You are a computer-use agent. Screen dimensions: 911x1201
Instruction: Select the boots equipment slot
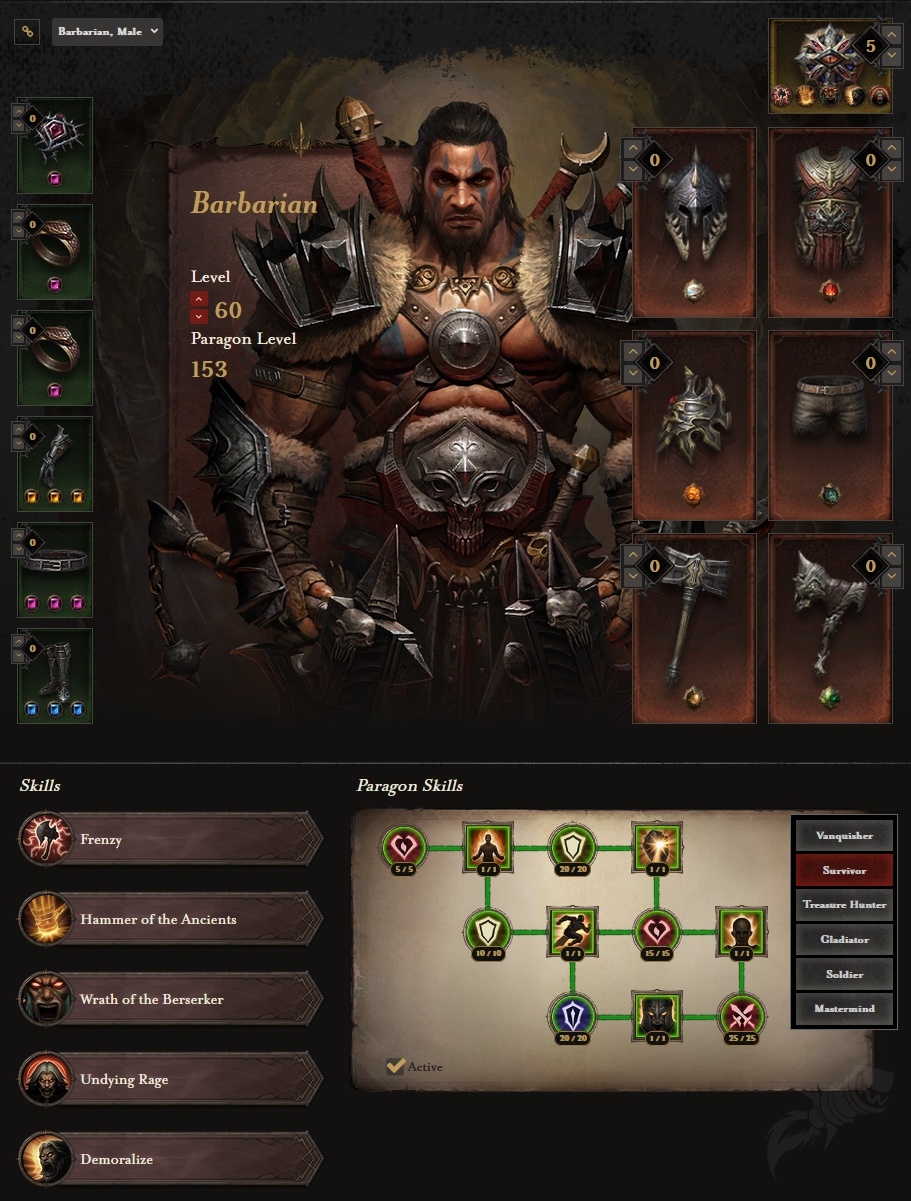coord(55,675)
